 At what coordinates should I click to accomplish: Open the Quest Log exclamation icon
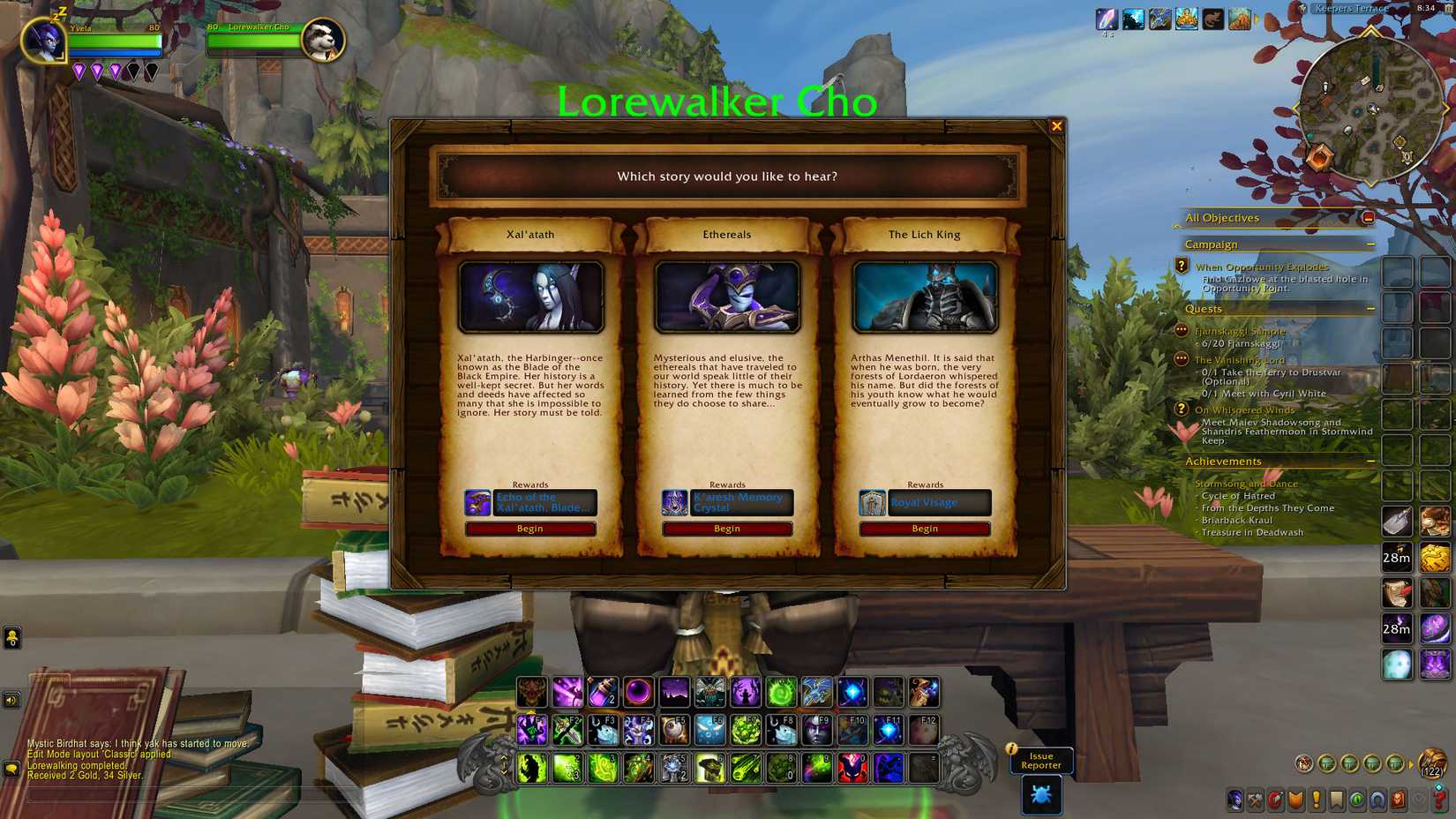(1317, 799)
